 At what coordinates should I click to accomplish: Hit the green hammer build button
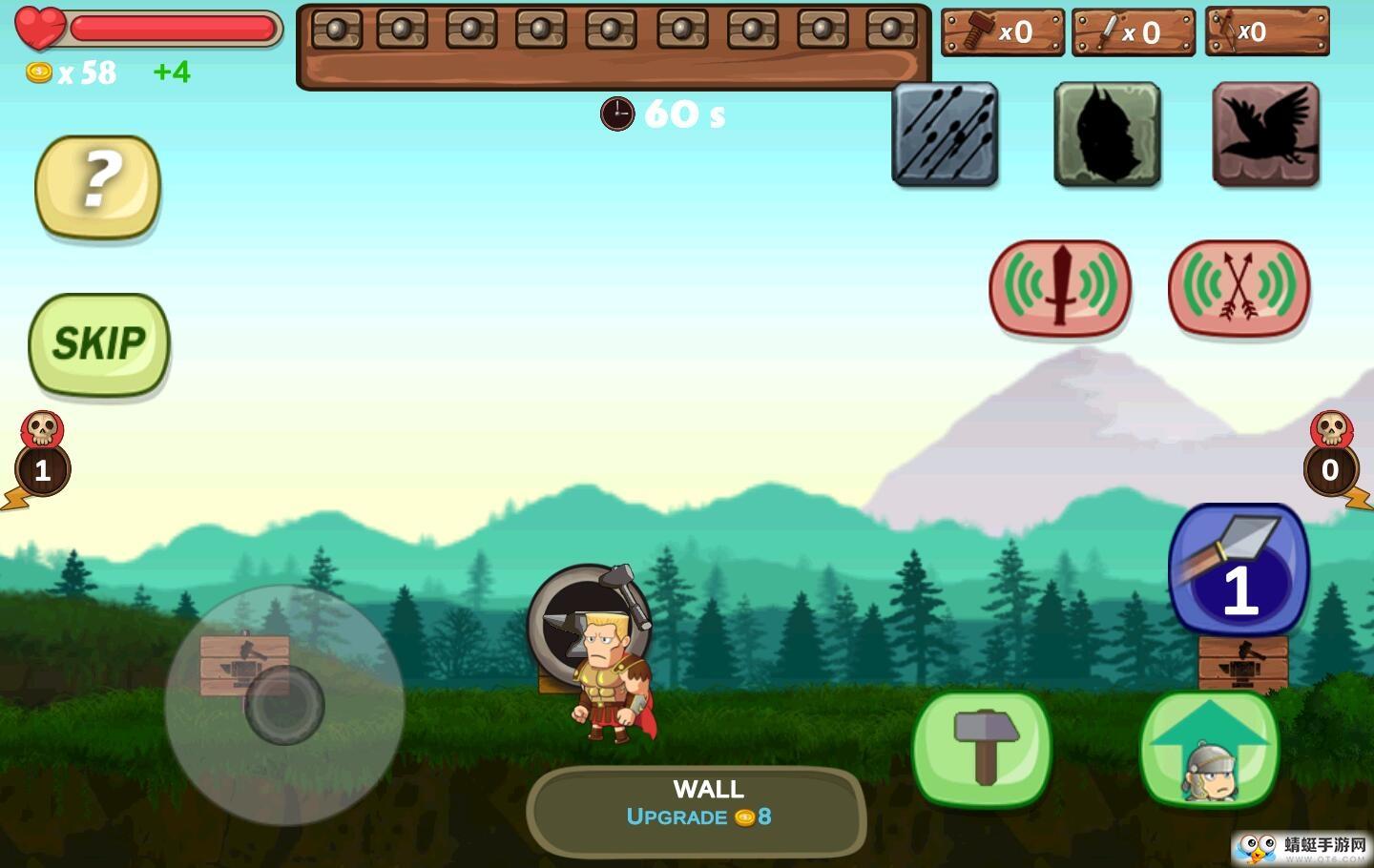(982, 749)
